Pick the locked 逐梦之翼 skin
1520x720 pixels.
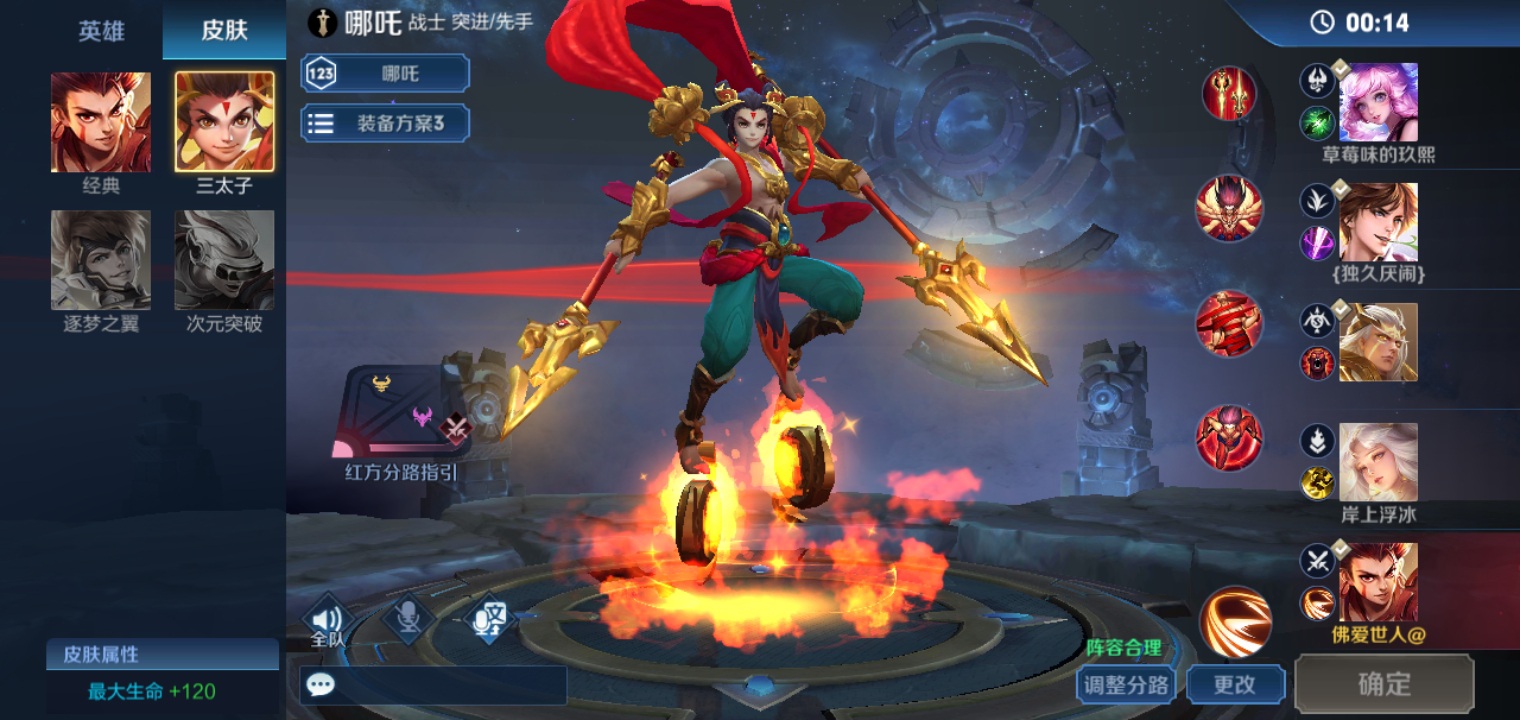pyautogui.click(x=101, y=260)
